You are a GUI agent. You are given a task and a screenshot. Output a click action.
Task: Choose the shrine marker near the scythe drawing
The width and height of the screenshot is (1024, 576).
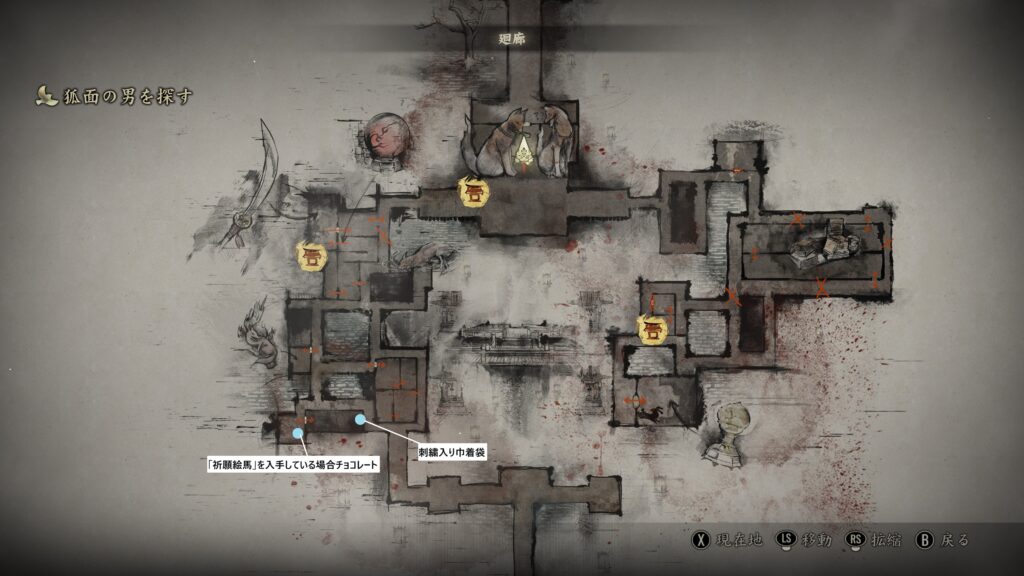point(312,256)
